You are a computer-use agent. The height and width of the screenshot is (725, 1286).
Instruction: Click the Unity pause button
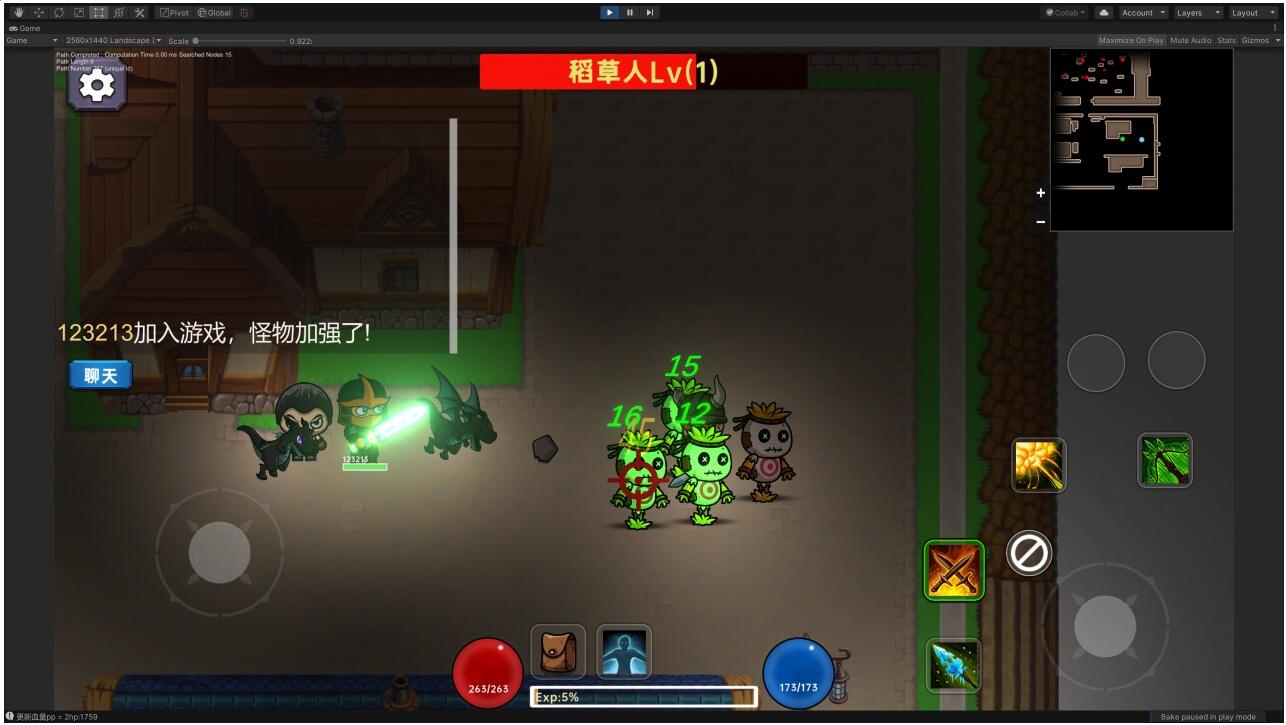(x=630, y=13)
